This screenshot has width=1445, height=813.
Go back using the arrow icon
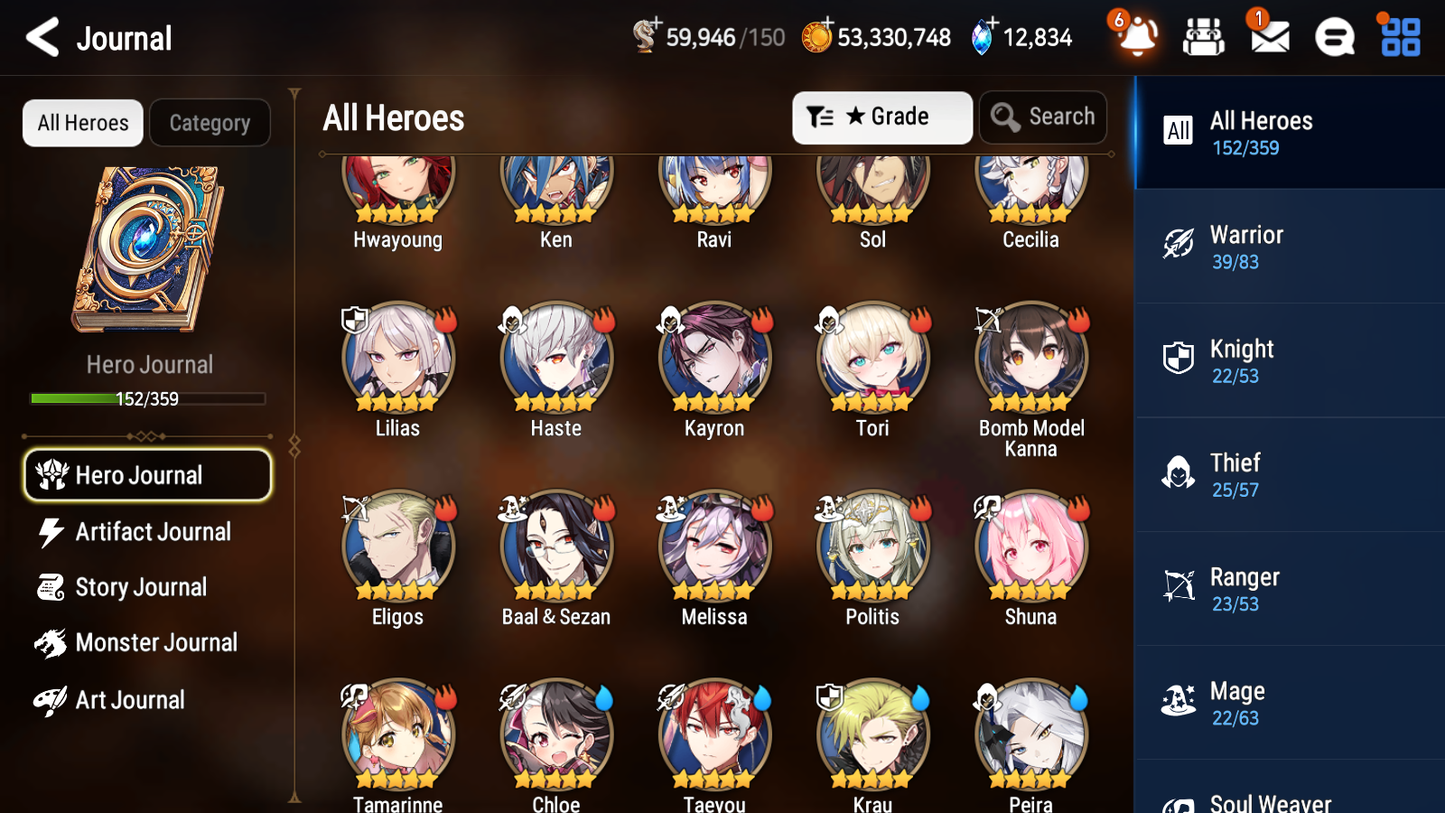coord(43,37)
